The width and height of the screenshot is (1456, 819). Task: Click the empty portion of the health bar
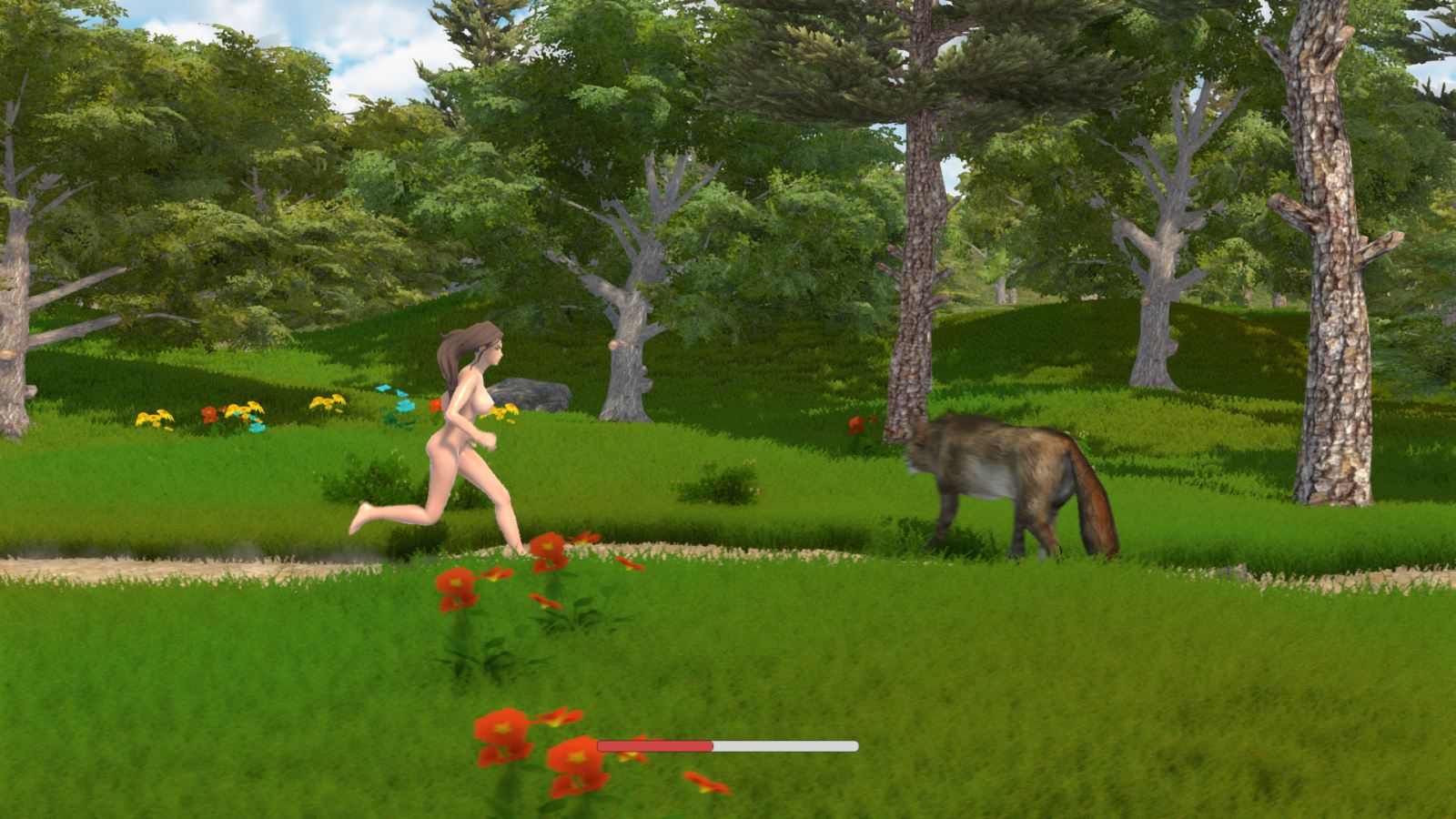pos(783,745)
